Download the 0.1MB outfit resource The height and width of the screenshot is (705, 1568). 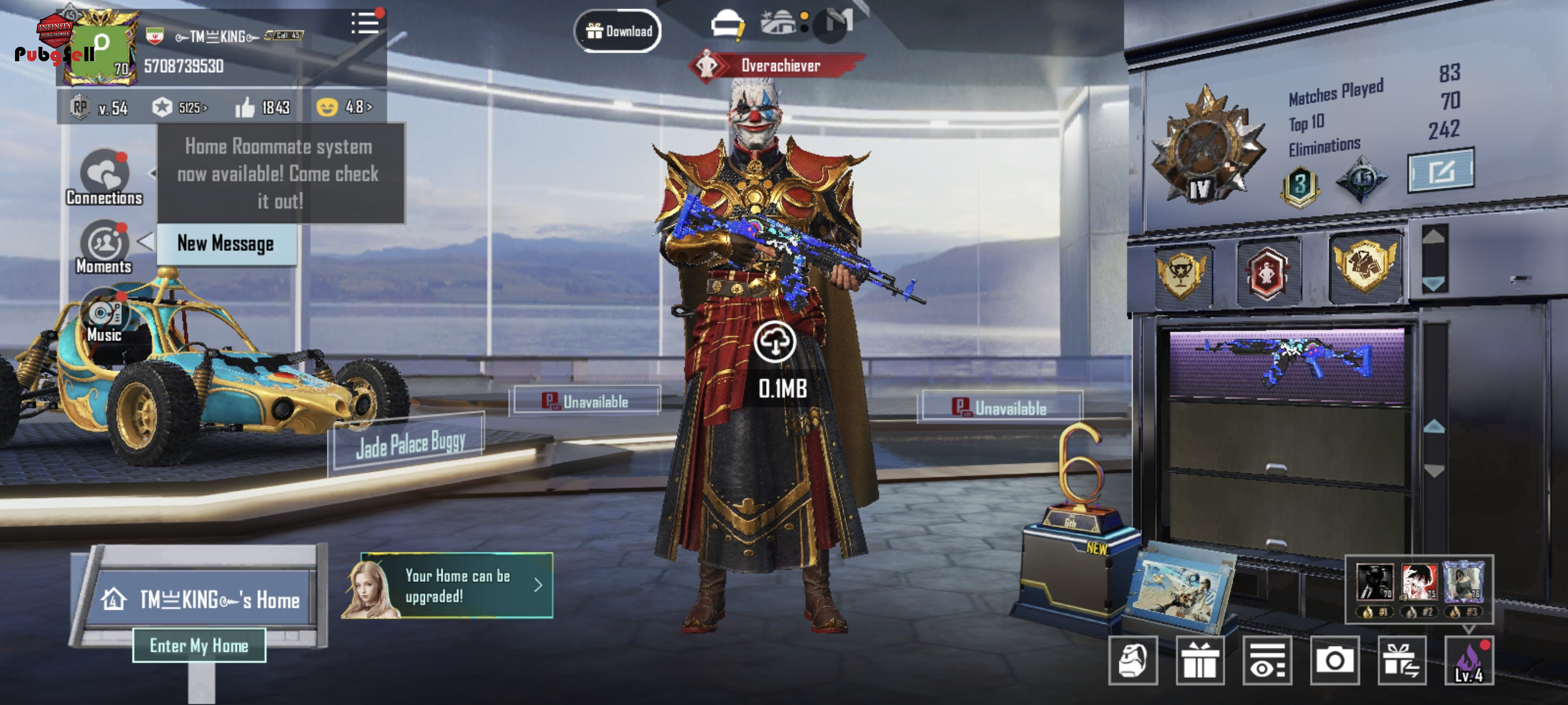coord(775,343)
